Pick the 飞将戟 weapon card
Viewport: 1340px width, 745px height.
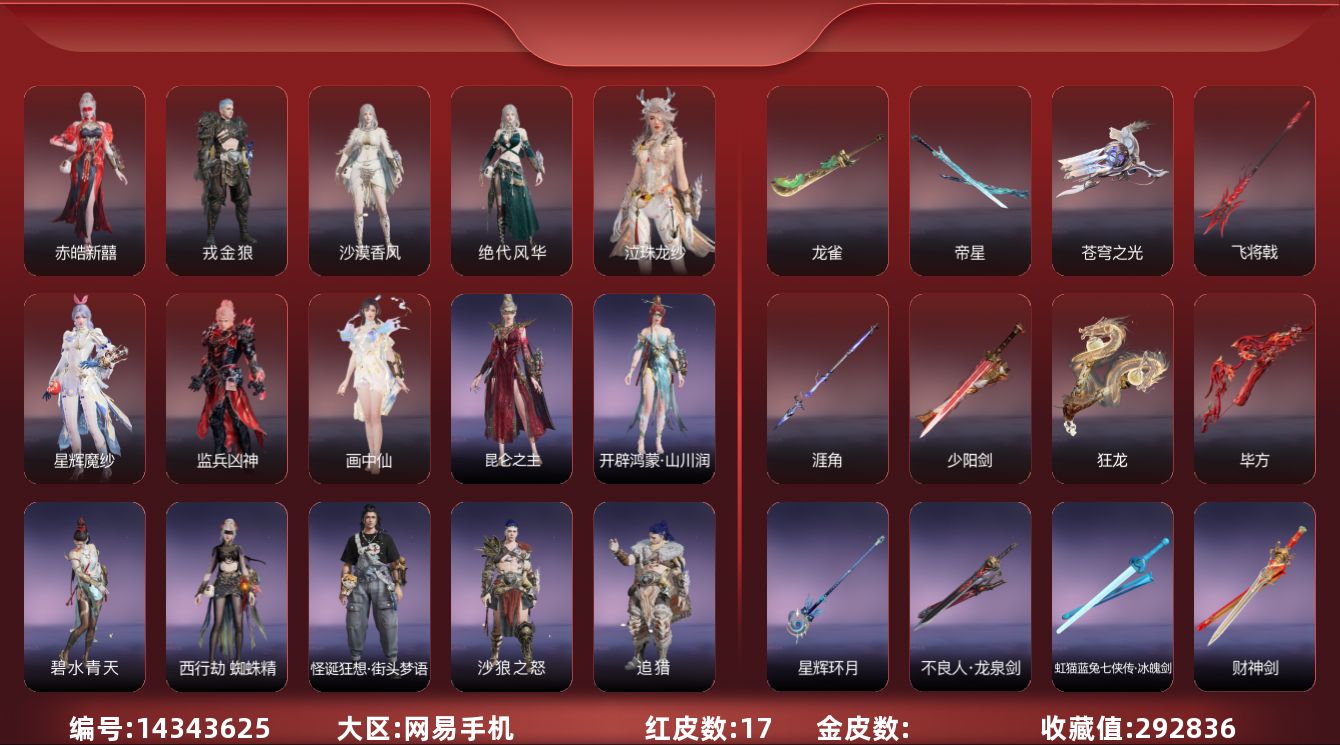pos(1254,180)
